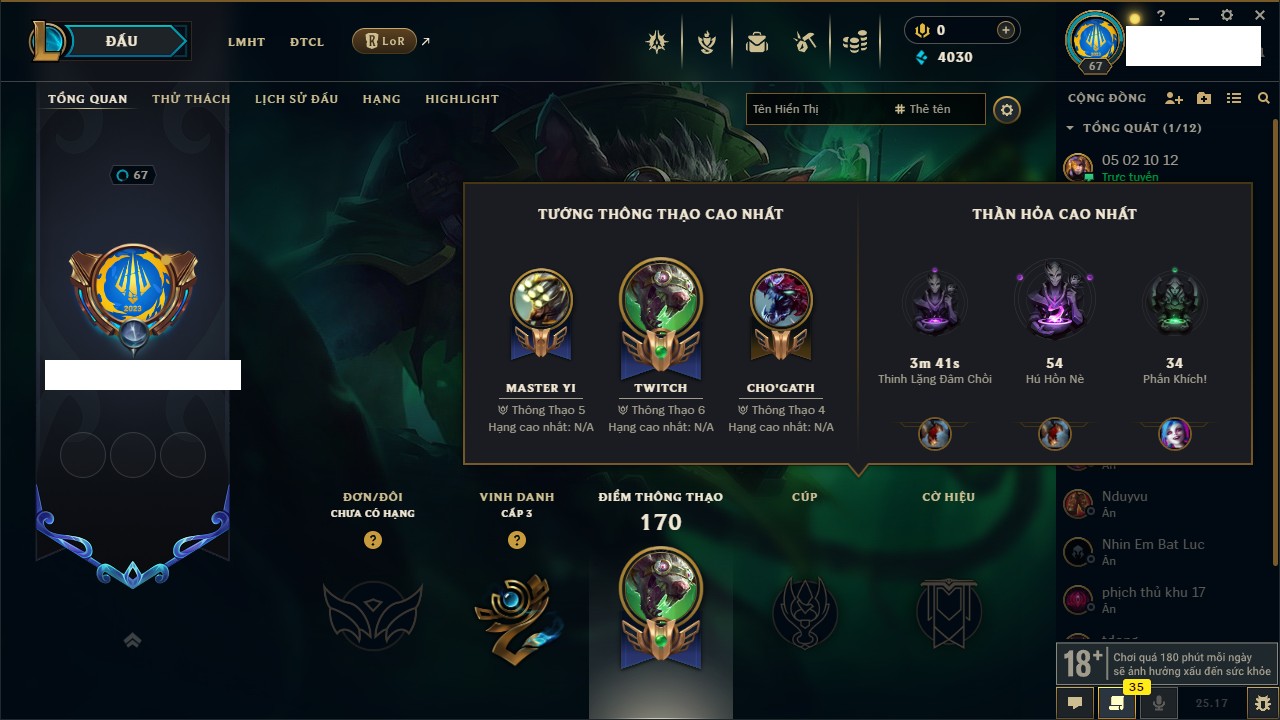
Task: Show the HIGHLIGHT tab
Action: pos(462,99)
